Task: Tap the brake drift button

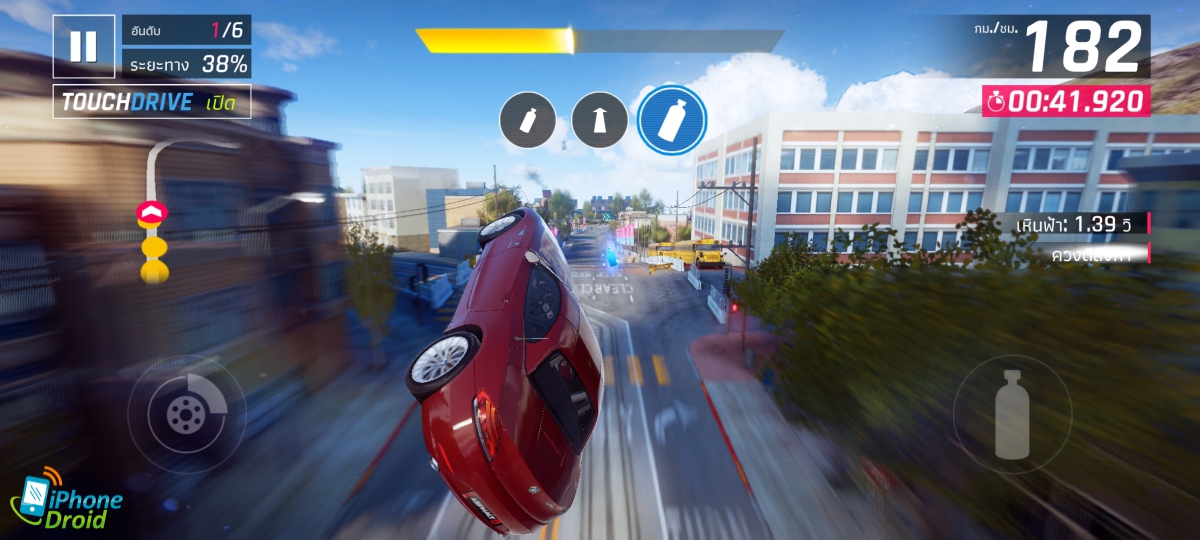Action: click(187, 413)
